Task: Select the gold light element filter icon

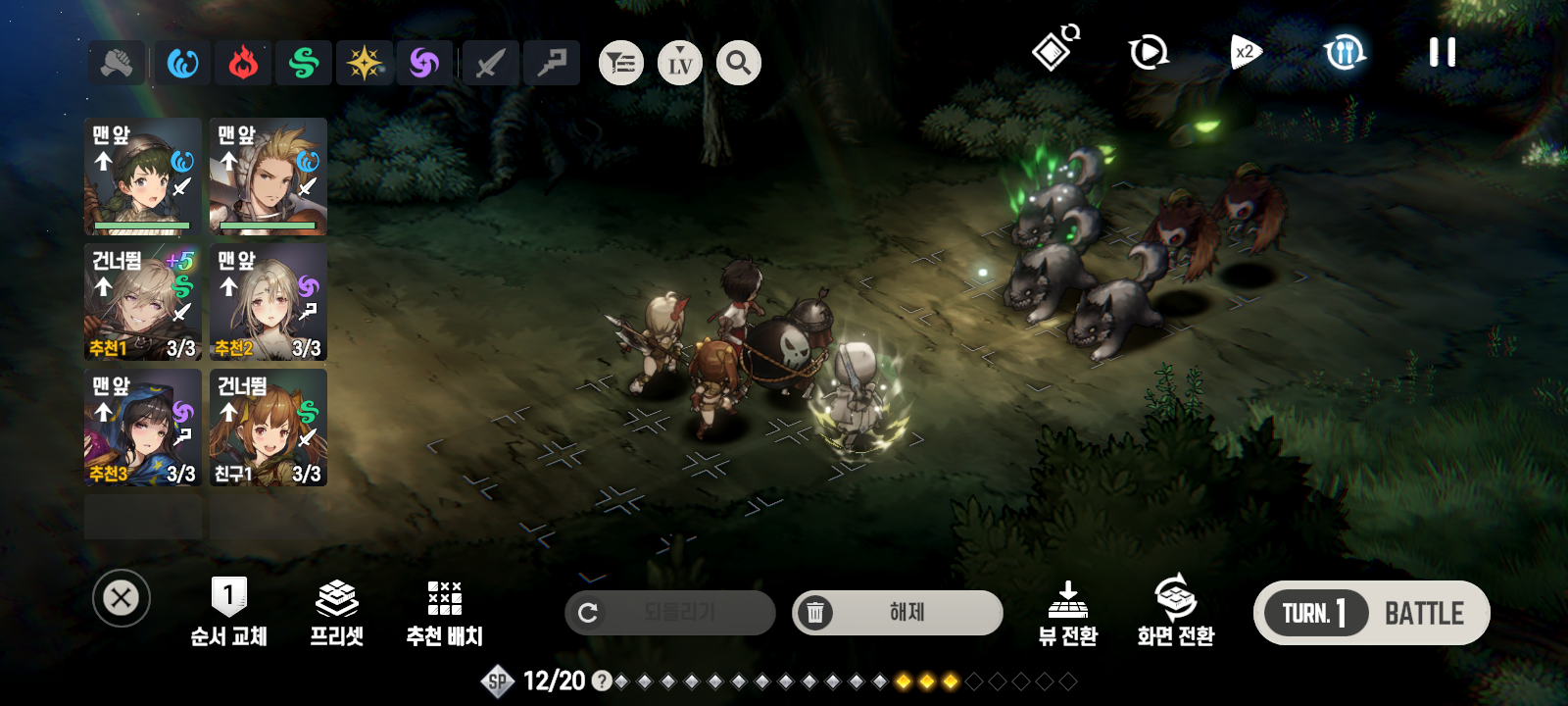Action: (x=365, y=62)
